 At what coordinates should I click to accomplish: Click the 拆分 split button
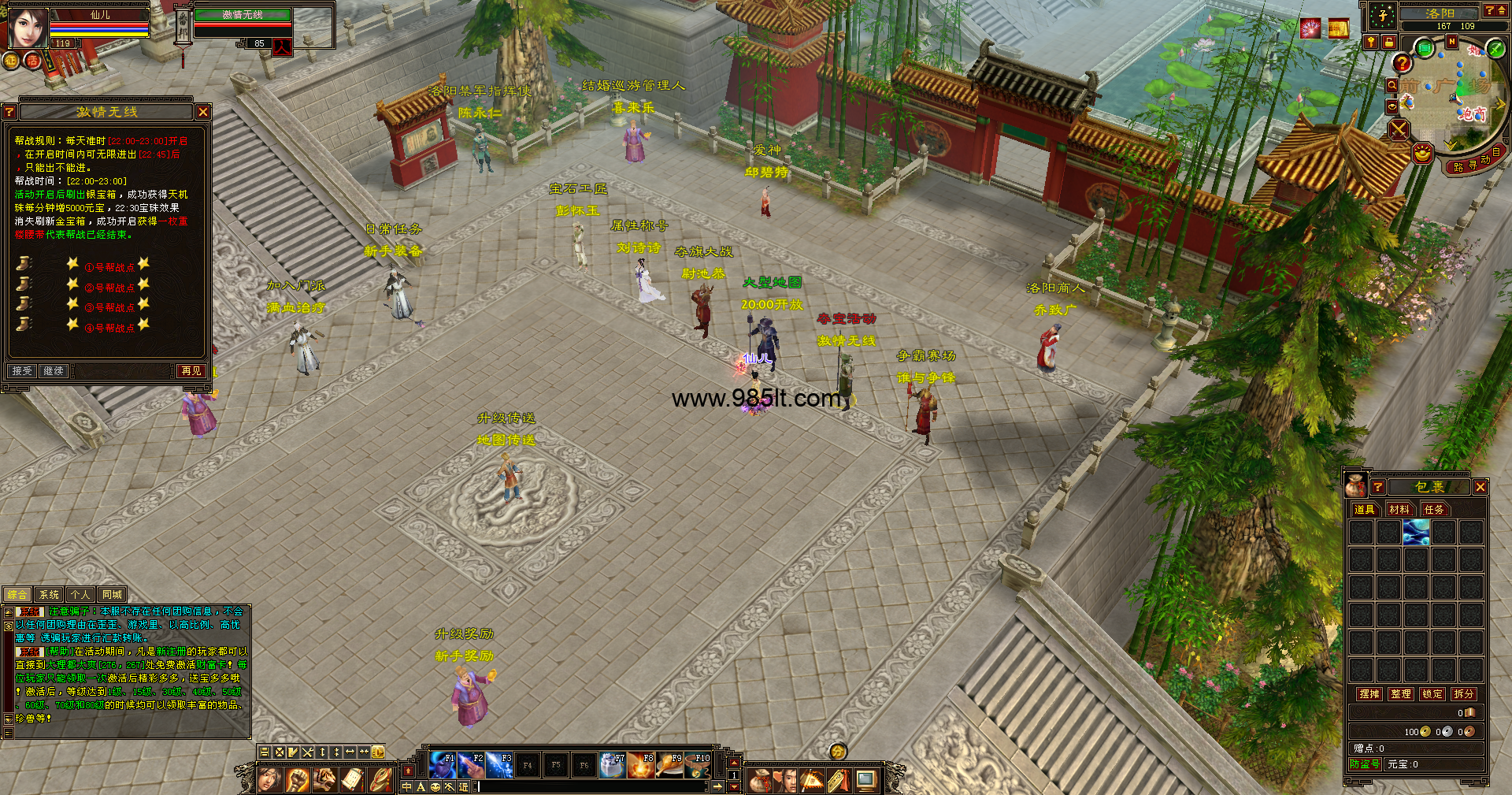tap(1464, 694)
